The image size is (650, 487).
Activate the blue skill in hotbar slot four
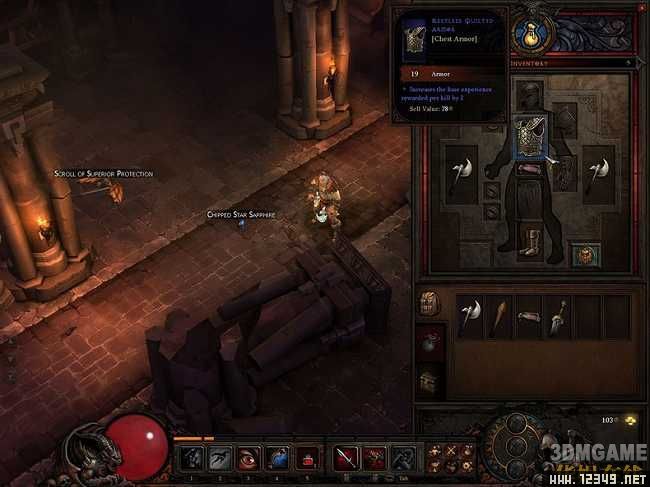point(276,458)
